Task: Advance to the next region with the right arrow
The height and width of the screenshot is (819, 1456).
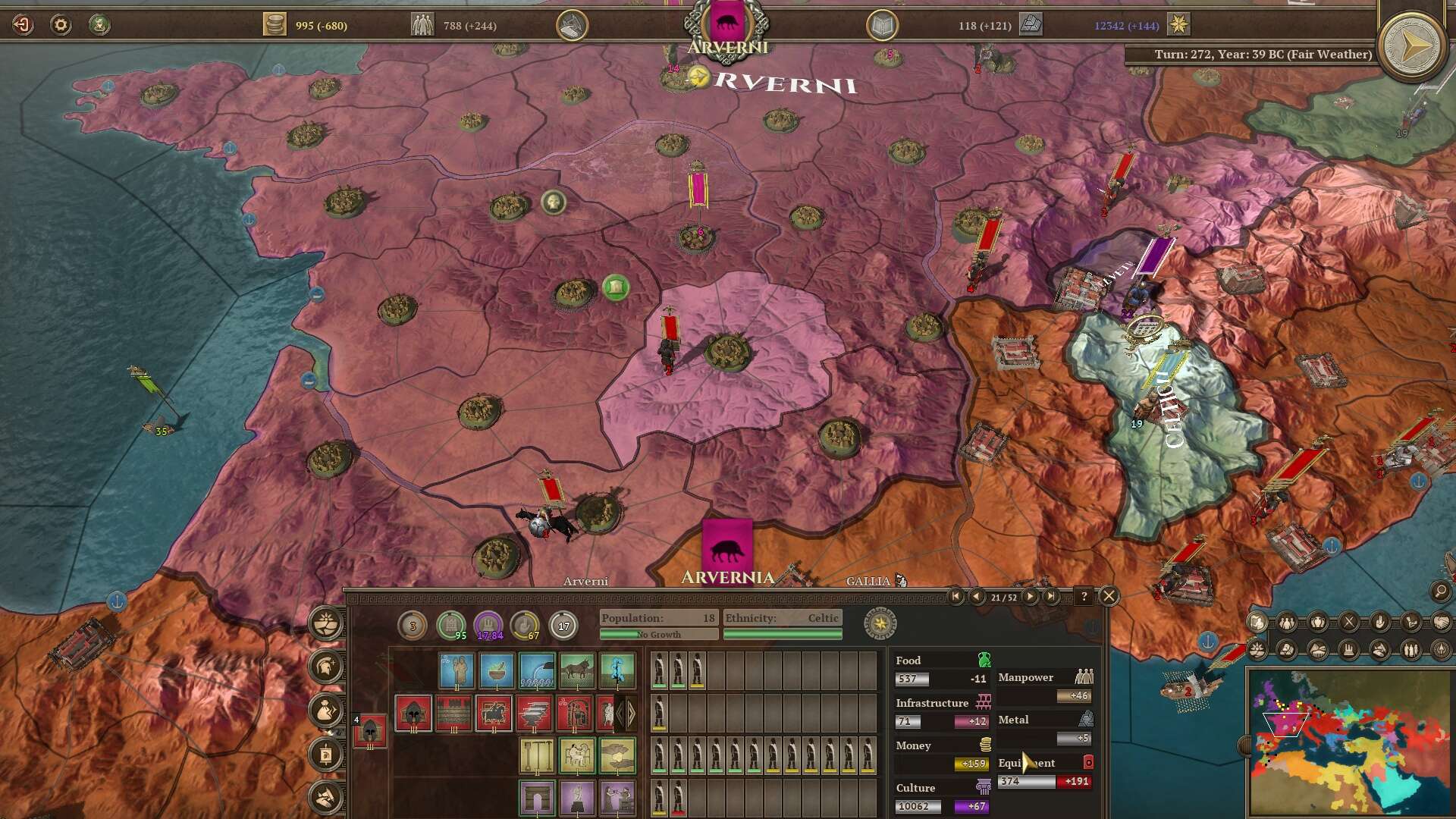Action: coord(1031,596)
